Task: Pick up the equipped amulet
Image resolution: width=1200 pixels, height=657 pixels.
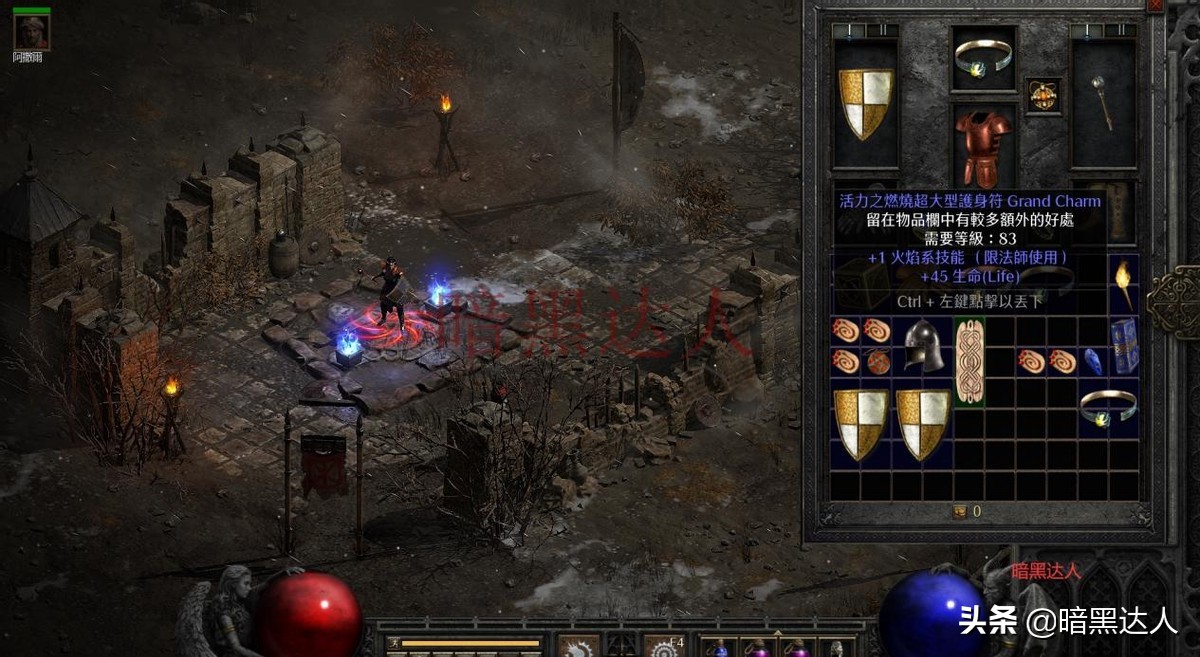Action: [x=1044, y=96]
